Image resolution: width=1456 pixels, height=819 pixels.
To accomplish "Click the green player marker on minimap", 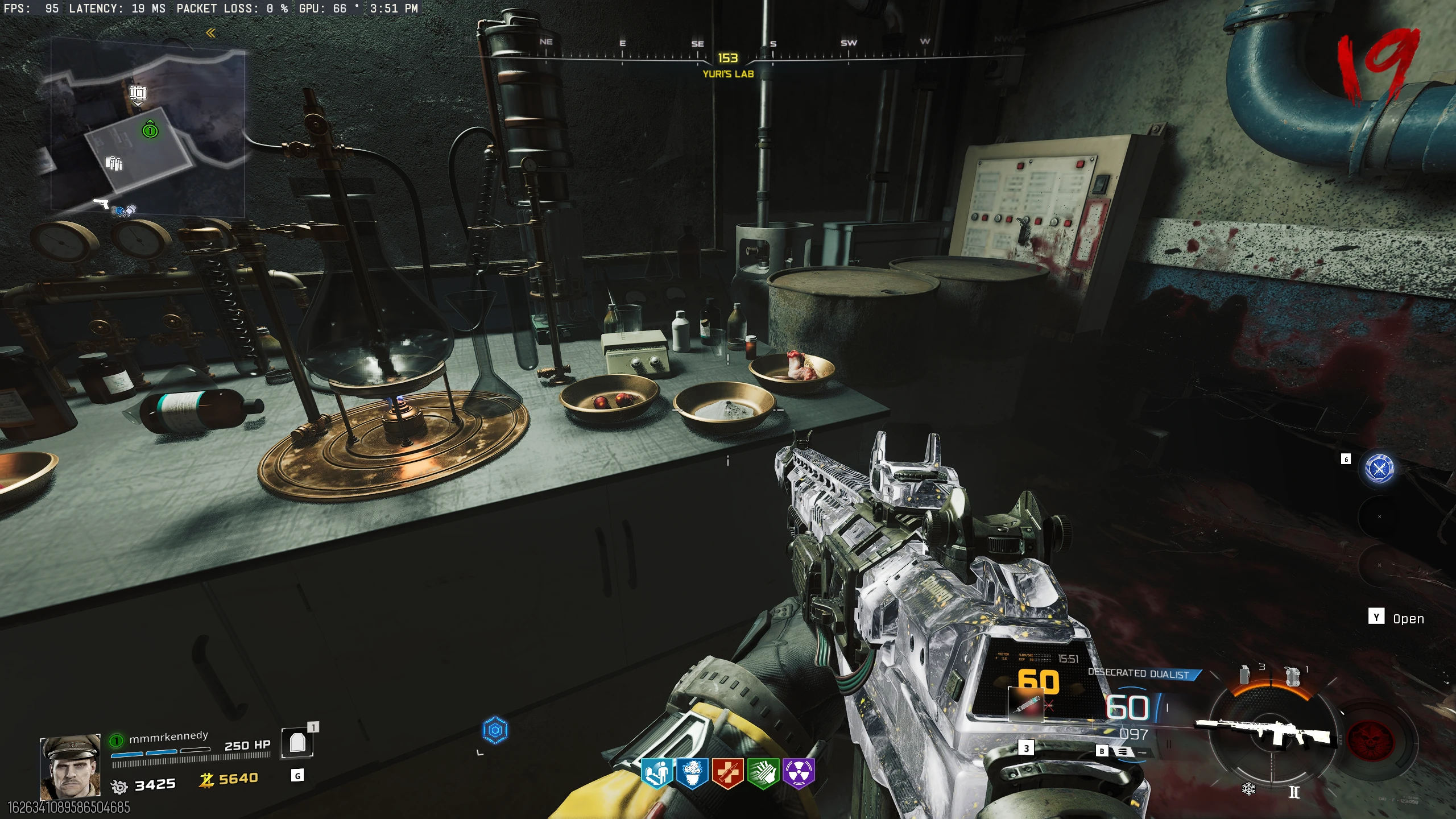I will click(150, 131).
